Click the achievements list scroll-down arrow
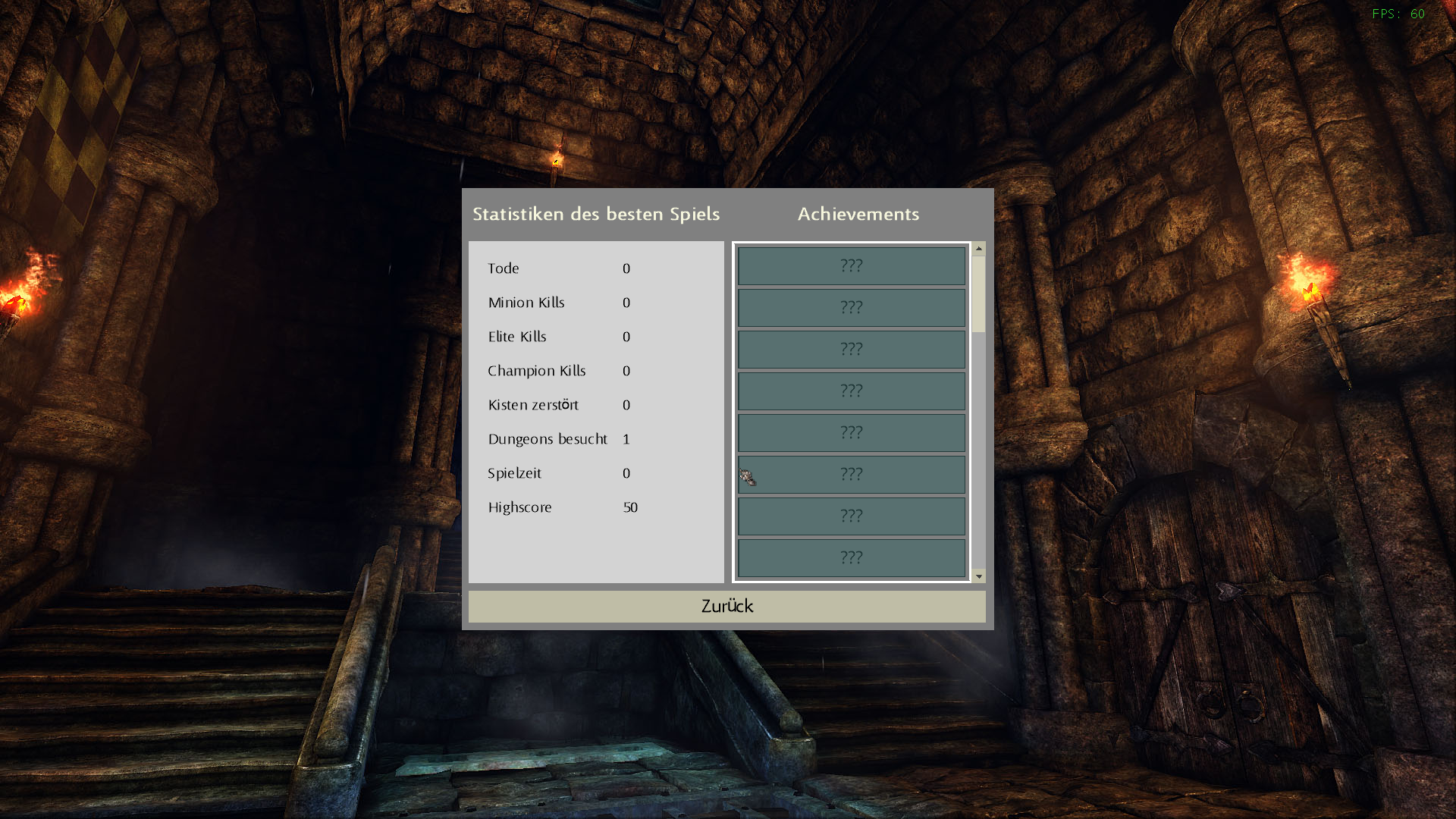 (979, 576)
